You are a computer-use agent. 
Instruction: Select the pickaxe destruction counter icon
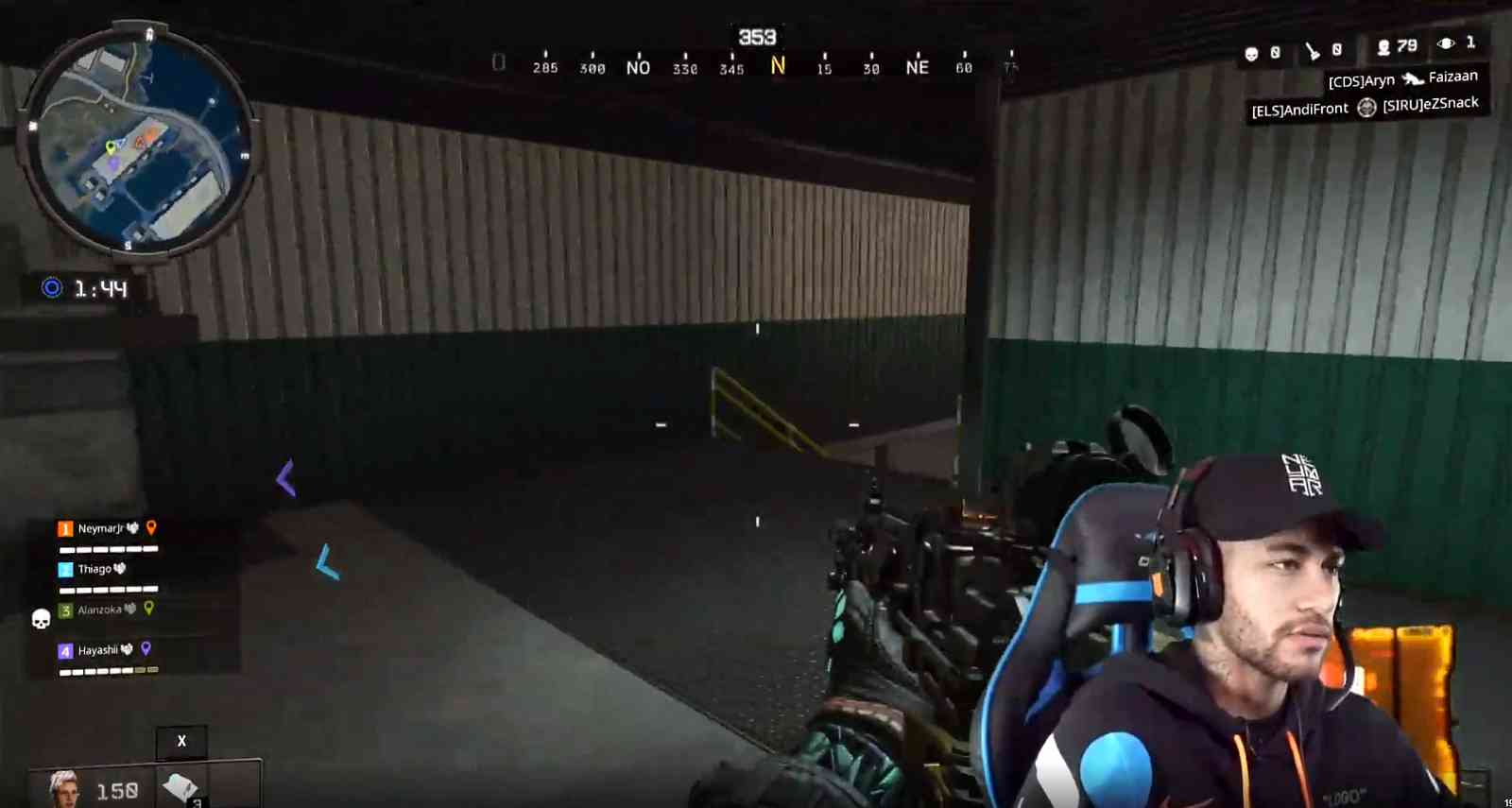(1312, 49)
